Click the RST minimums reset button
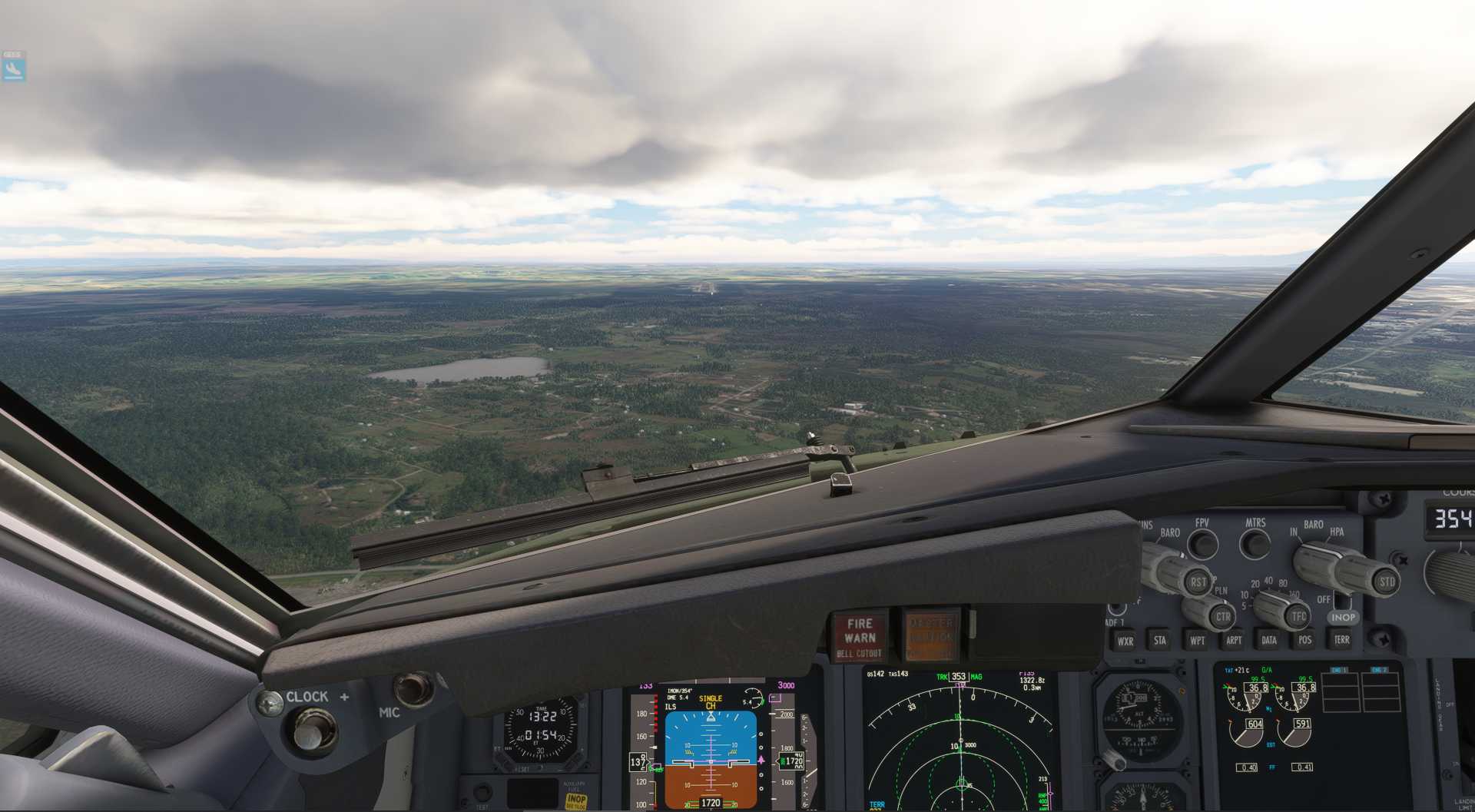The image size is (1475, 812). pos(1198,582)
